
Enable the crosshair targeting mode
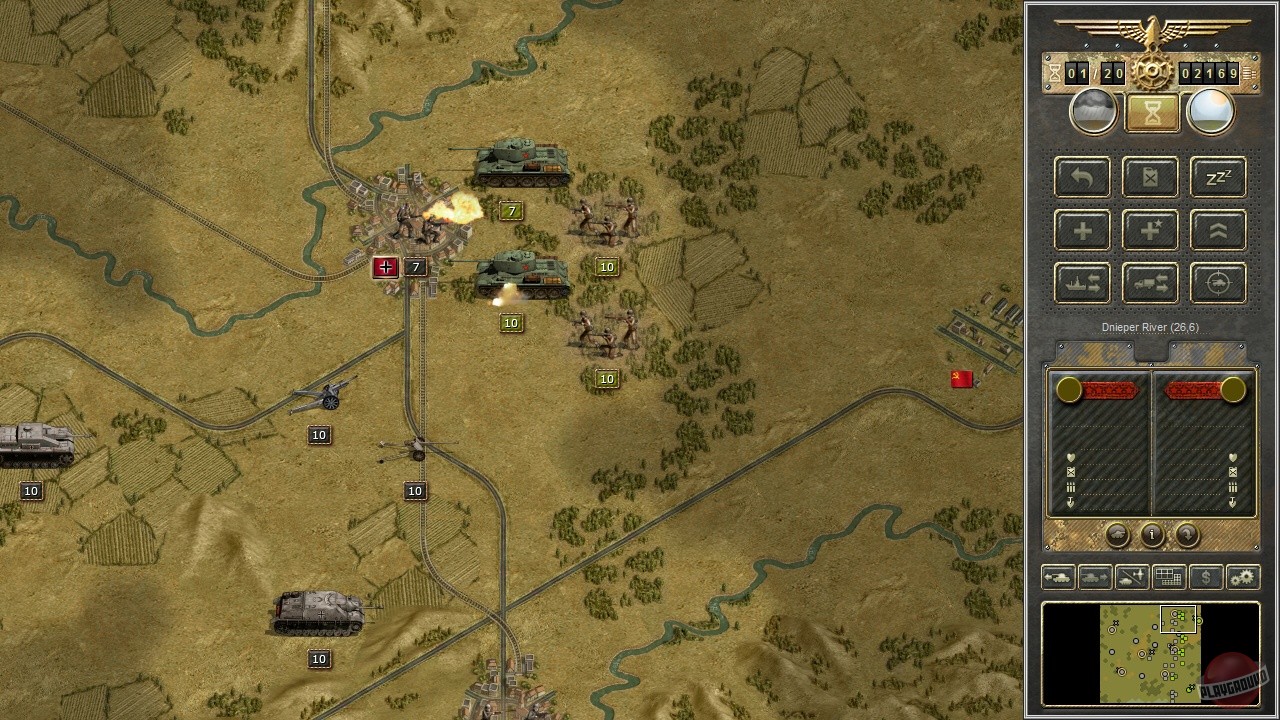tap(1217, 283)
